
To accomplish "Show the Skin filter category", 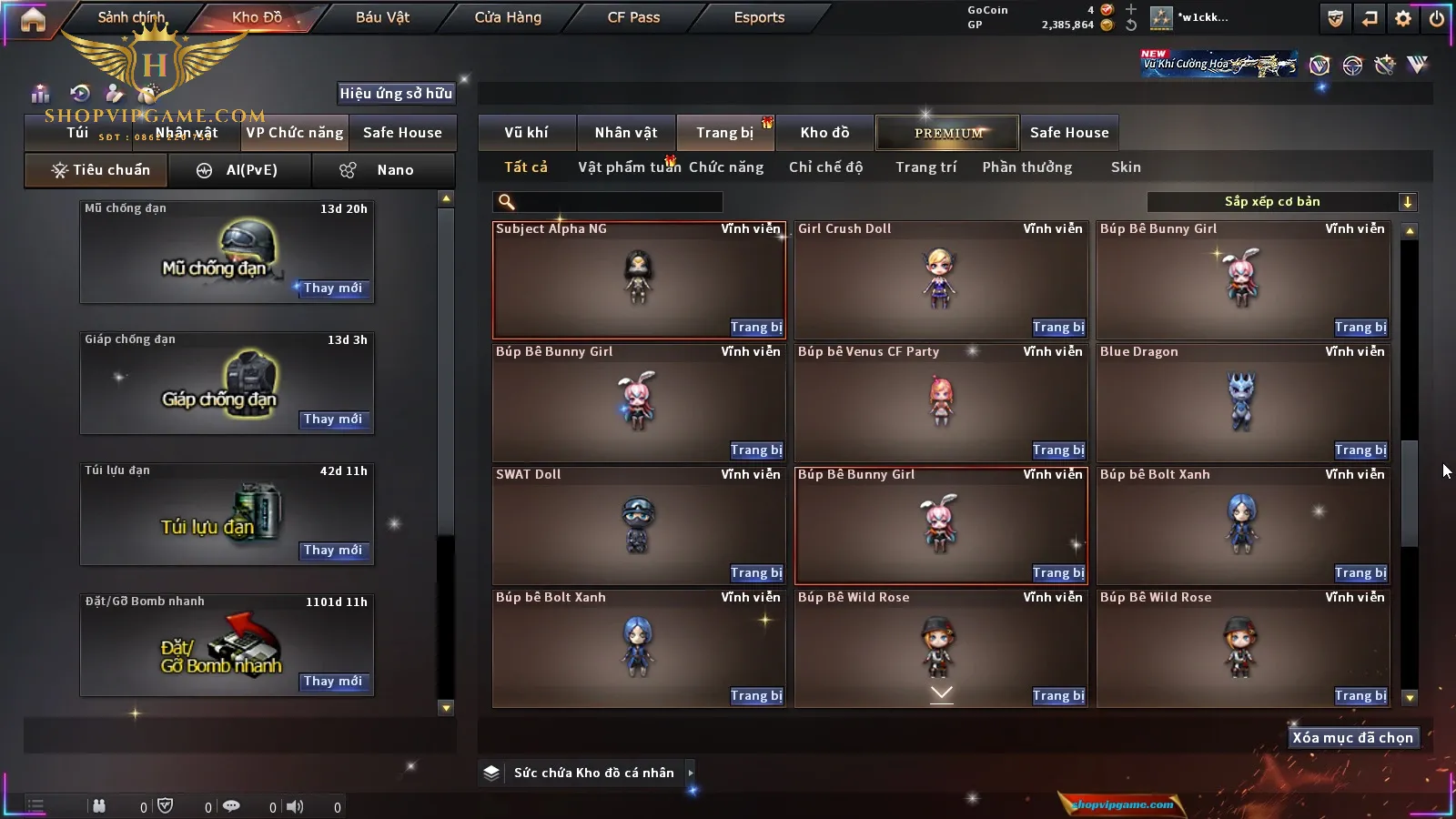I will tap(1126, 167).
